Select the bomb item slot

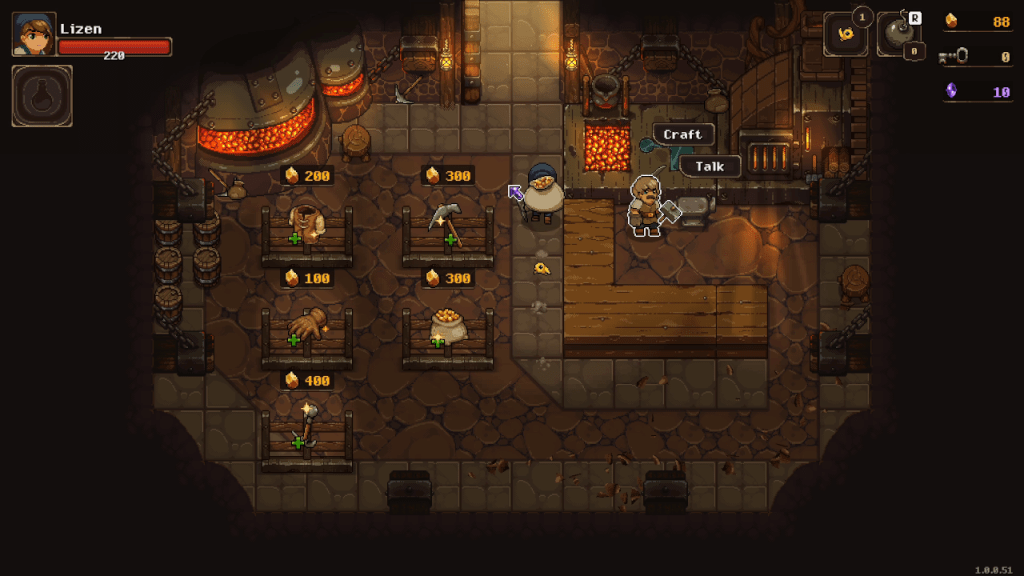pyautogui.click(x=898, y=35)
